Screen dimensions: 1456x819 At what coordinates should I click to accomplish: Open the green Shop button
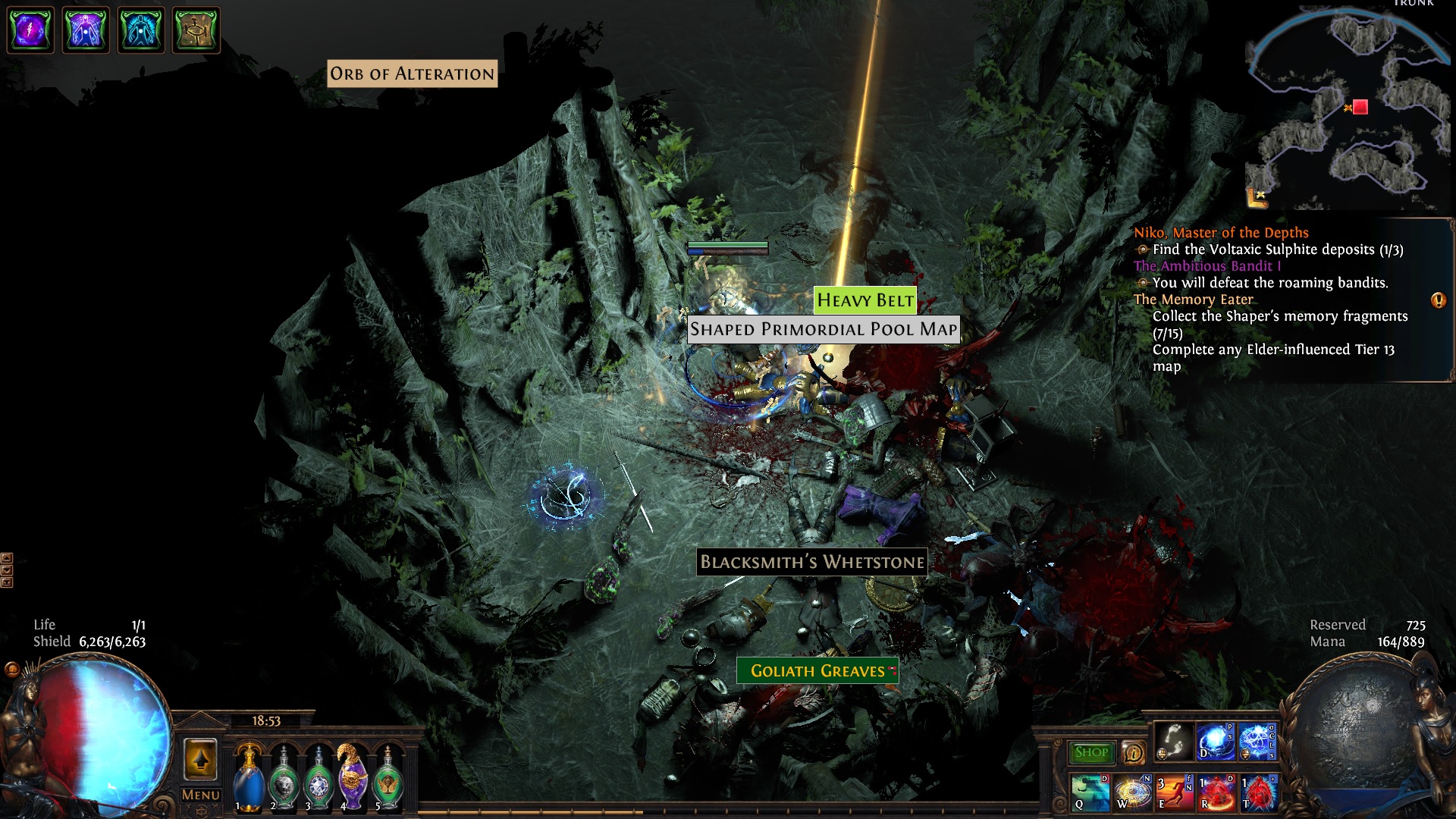tap(1091, 752)
